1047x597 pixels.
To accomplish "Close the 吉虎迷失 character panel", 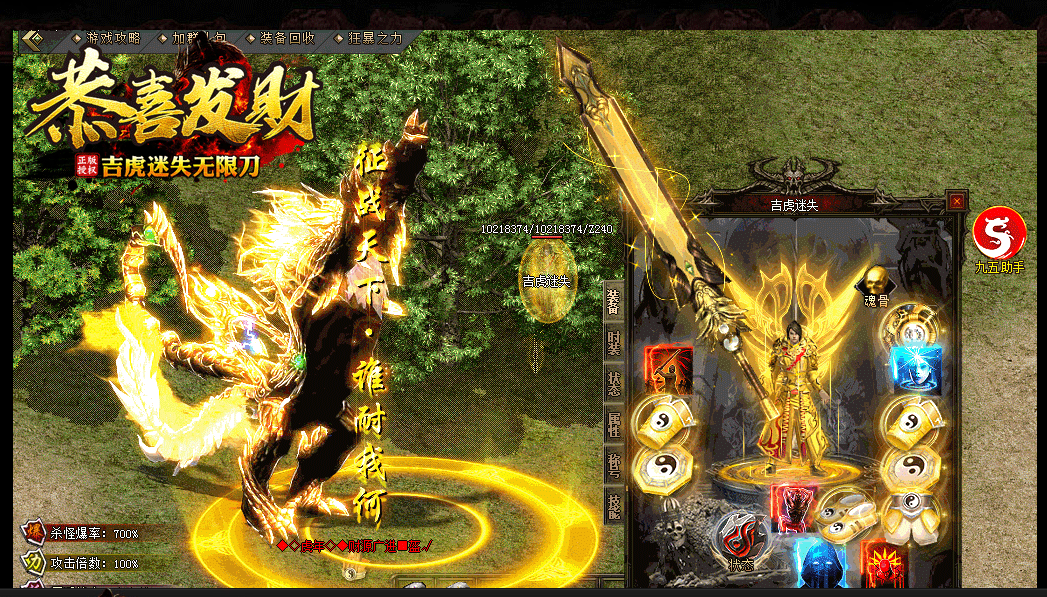I will point(957,201).
